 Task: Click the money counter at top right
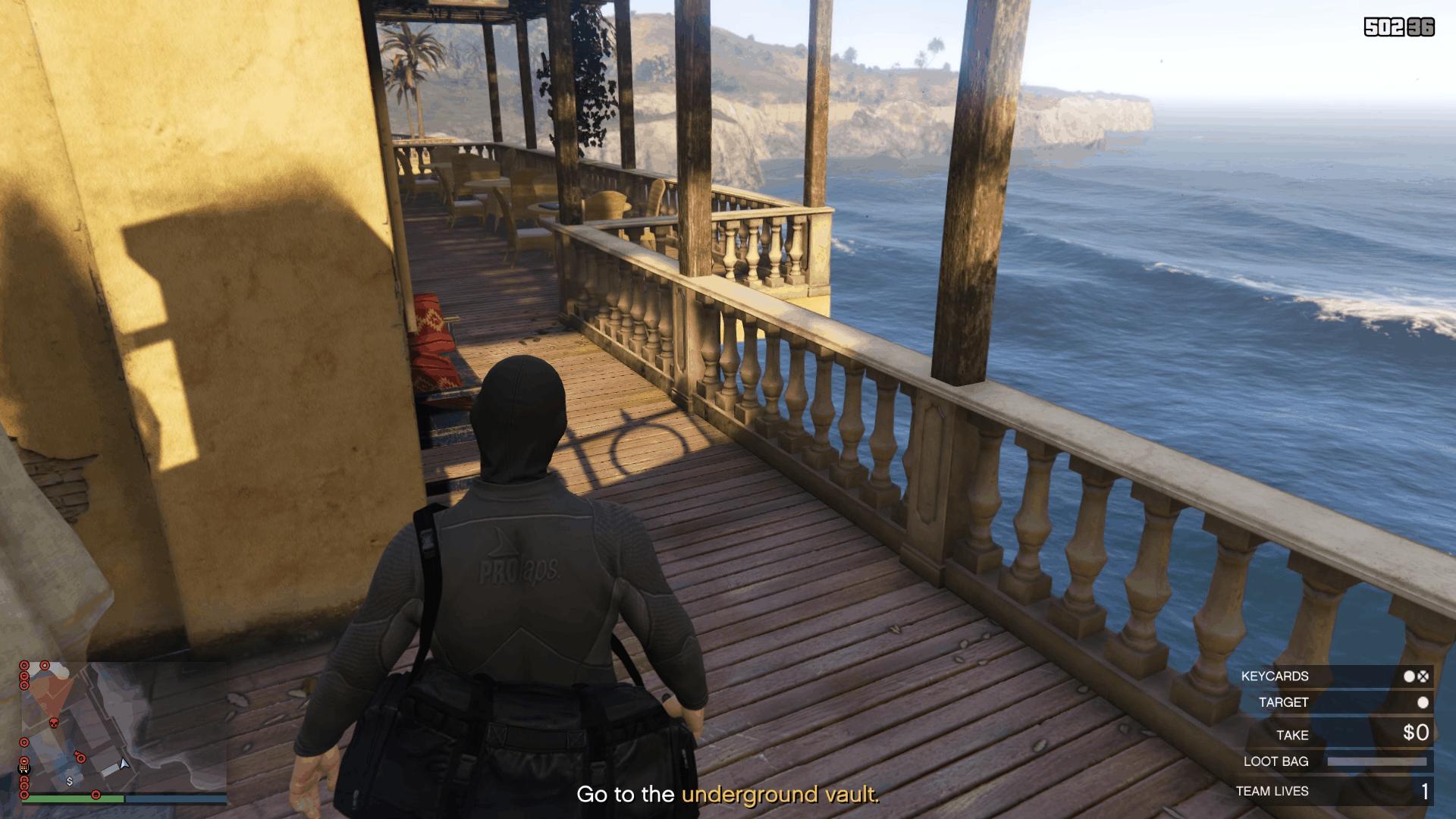1399,25
